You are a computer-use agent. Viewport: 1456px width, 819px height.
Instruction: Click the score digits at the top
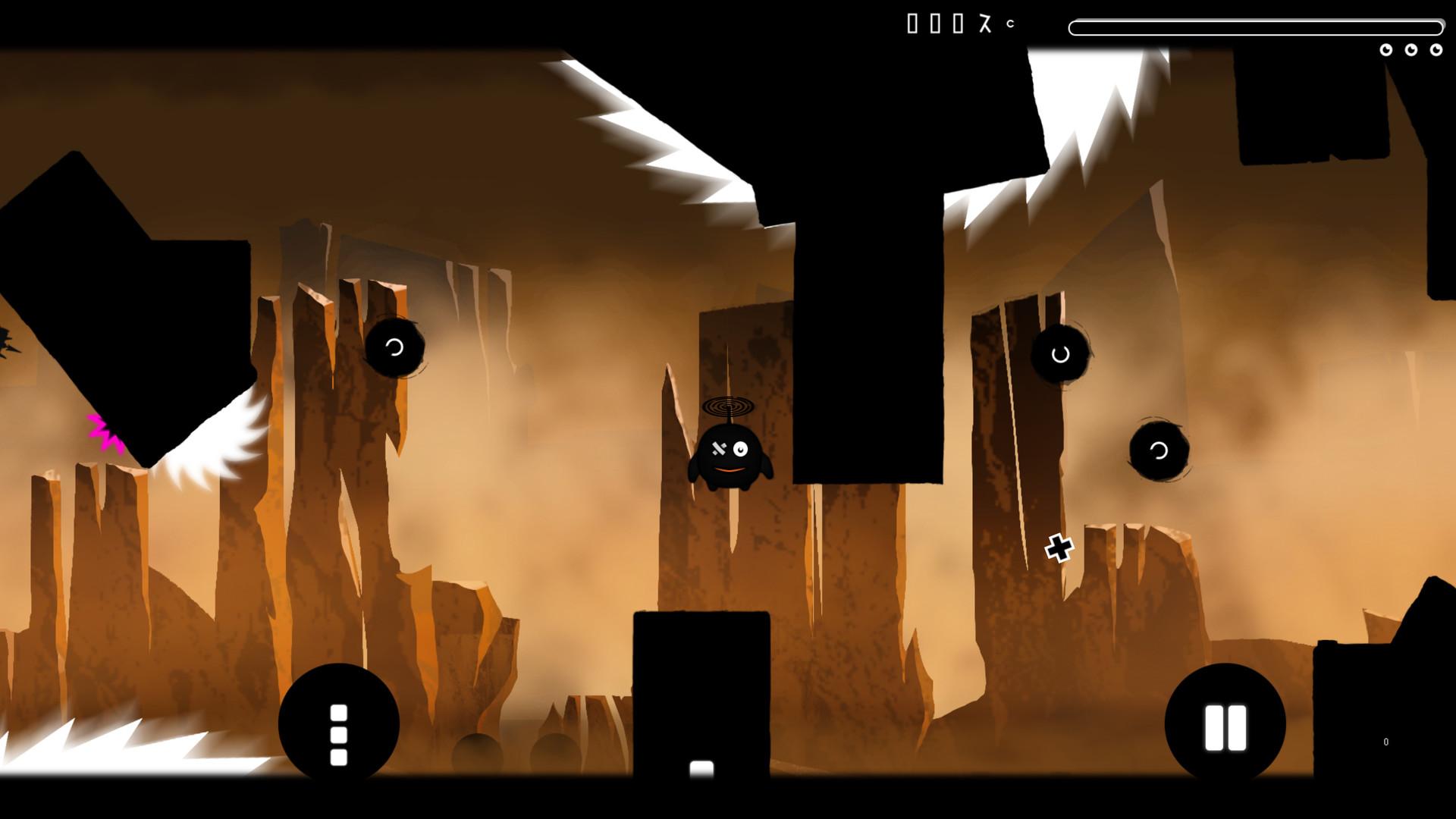click(x=948, y=24)
